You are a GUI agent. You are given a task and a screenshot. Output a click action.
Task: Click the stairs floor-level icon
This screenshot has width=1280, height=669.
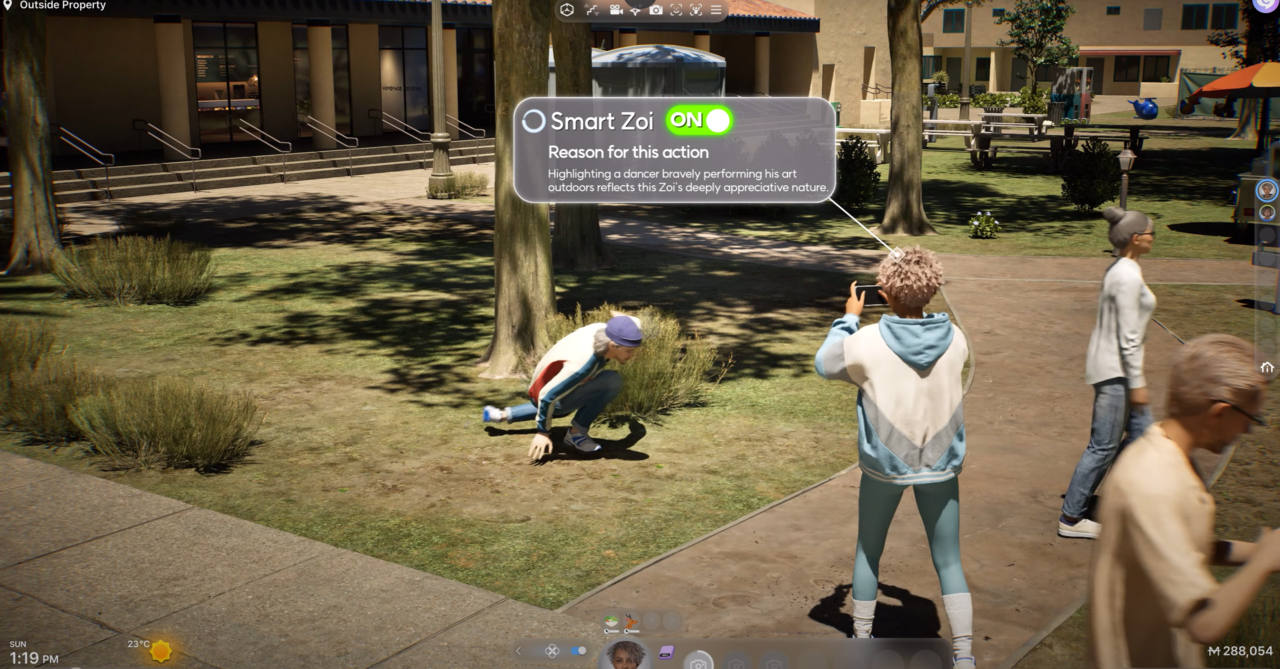click(591, 10)
